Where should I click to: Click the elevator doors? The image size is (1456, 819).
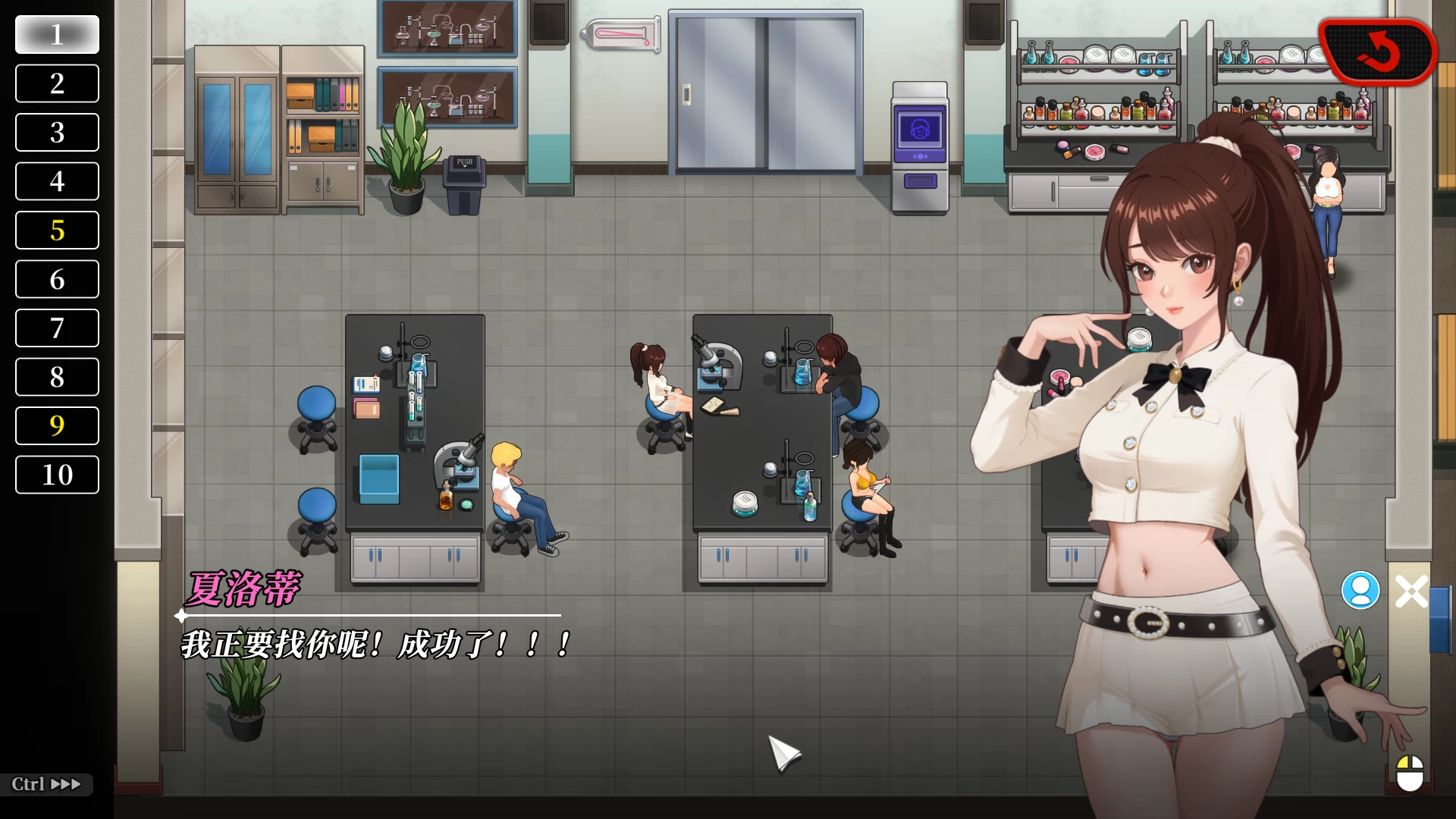tap(764, 91)
